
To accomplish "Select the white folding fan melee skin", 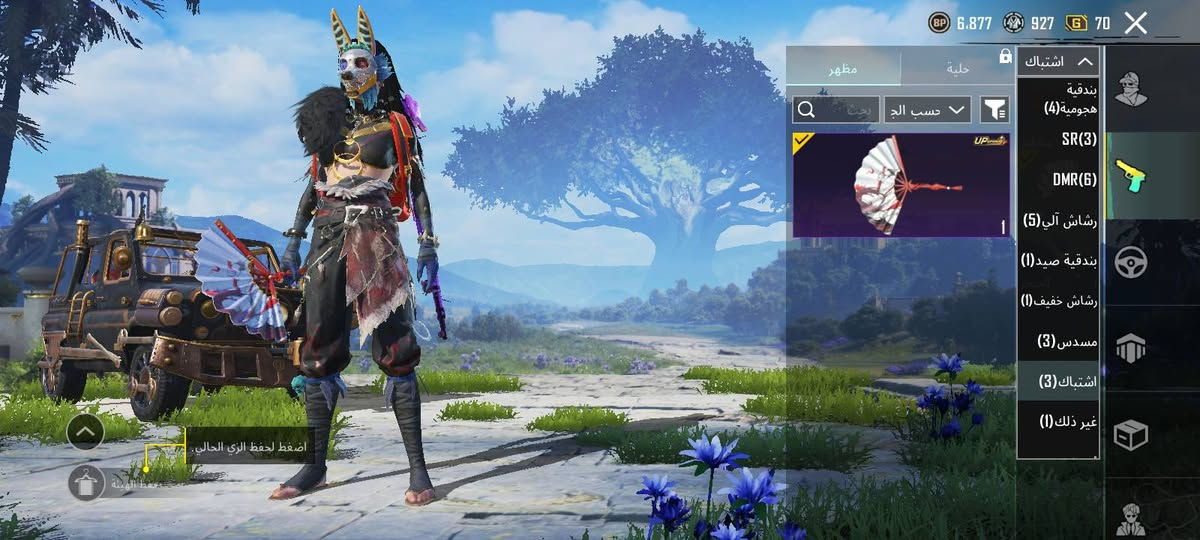I will (x=900, y=185).
